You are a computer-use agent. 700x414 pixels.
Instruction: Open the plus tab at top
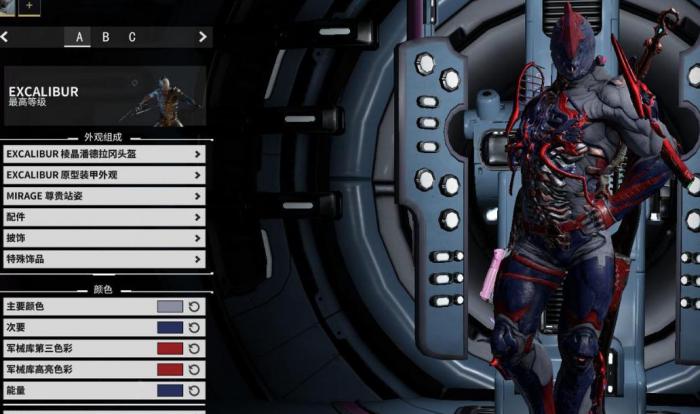click(x=29, y=5)
